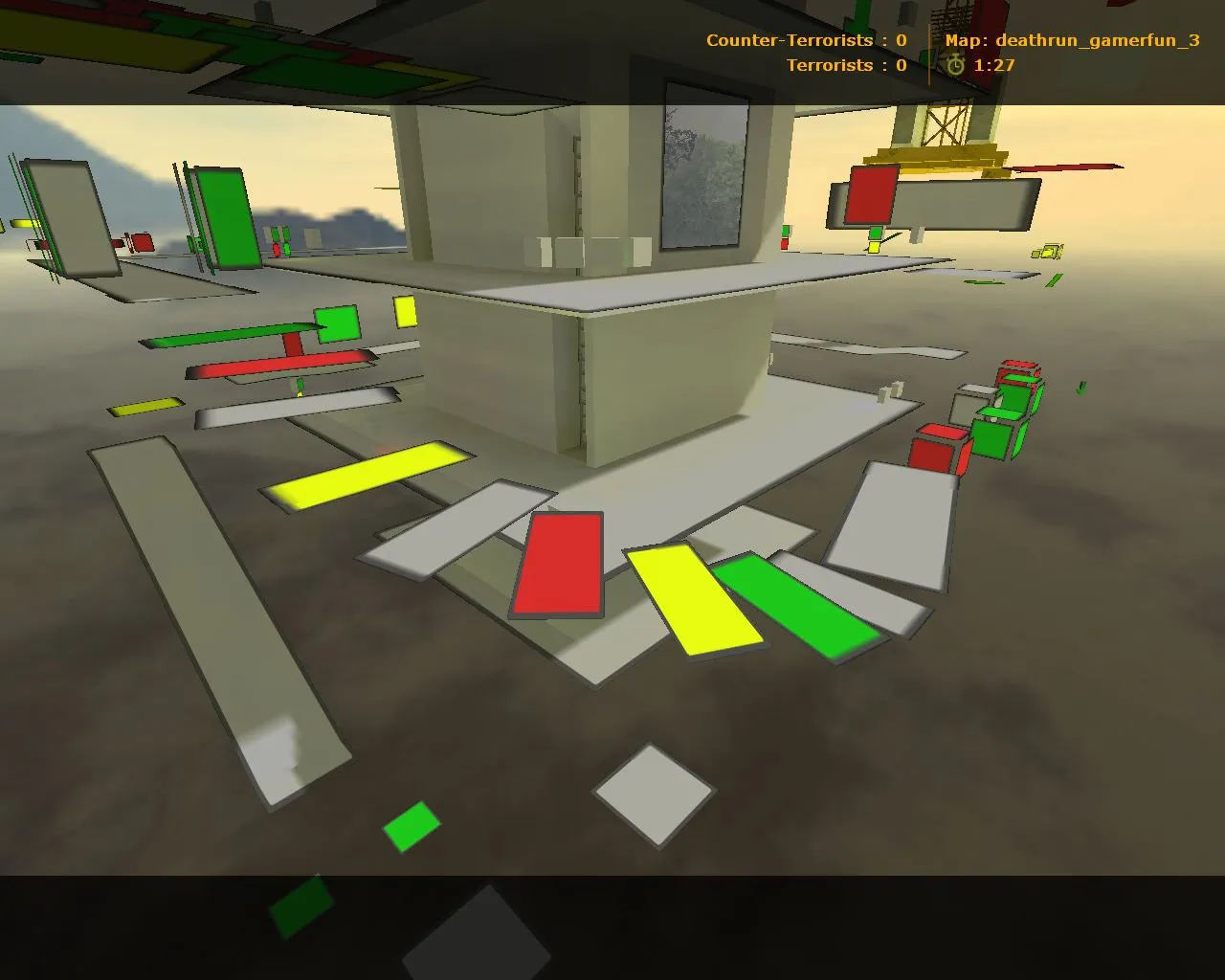Toggle the yellow strip on the left walkway
This screenshot has width=1225, height=980.
click(144, 406)
